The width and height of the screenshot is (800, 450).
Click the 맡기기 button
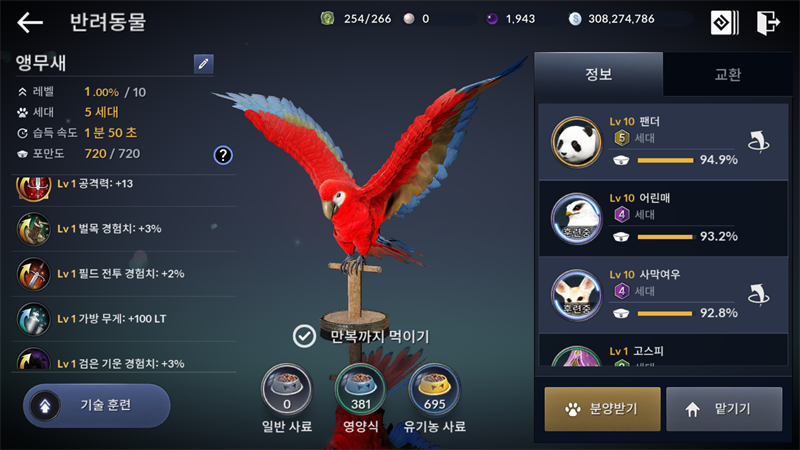click(x=724, y=408)
